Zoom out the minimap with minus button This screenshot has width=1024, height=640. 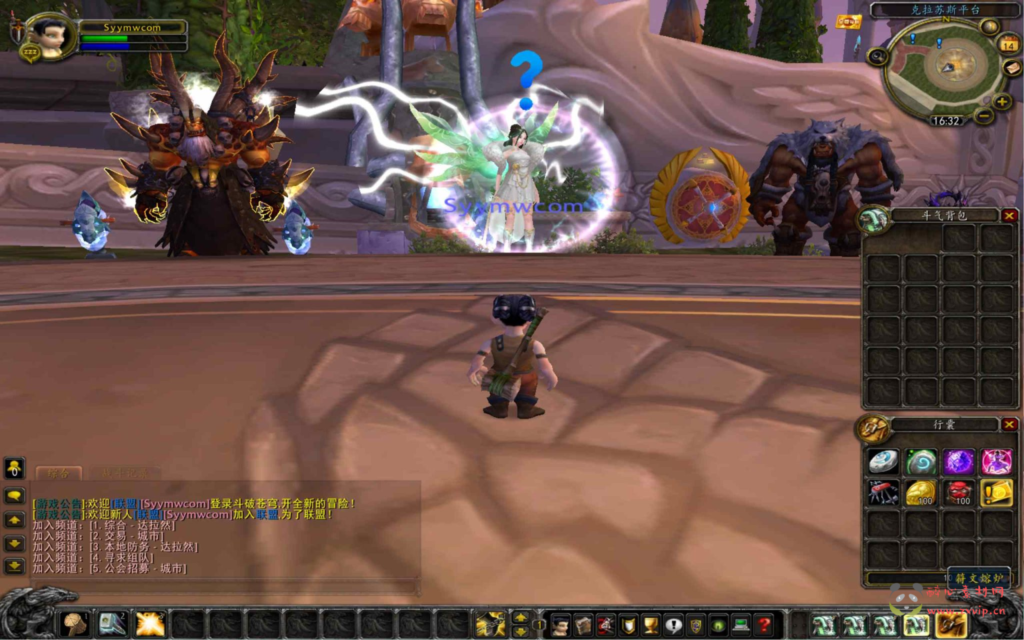coord(984,116)
